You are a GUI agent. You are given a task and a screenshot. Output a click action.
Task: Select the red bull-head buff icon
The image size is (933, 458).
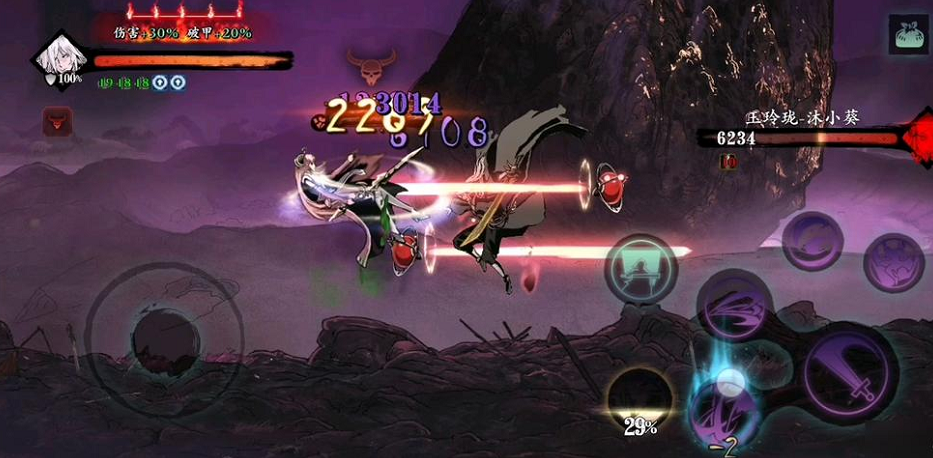tap(56, 122)
